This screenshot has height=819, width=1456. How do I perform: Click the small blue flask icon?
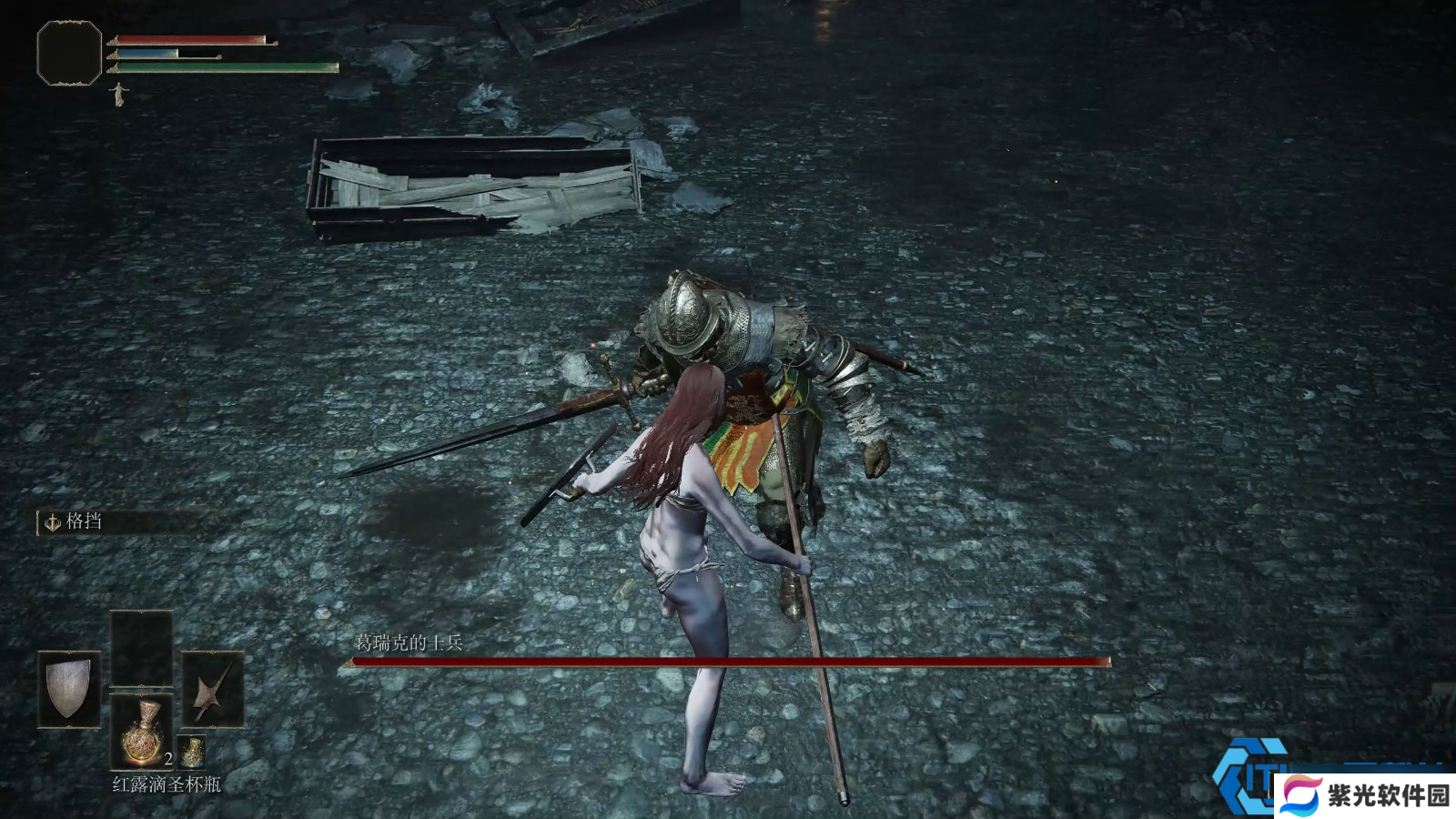click(191, 752)
